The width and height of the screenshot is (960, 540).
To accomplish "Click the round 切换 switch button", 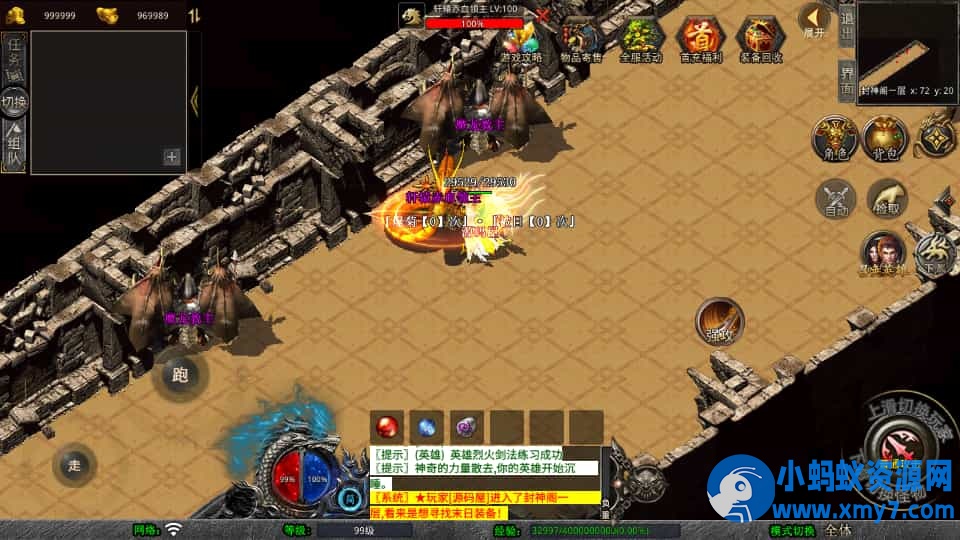I will (15, 102).
